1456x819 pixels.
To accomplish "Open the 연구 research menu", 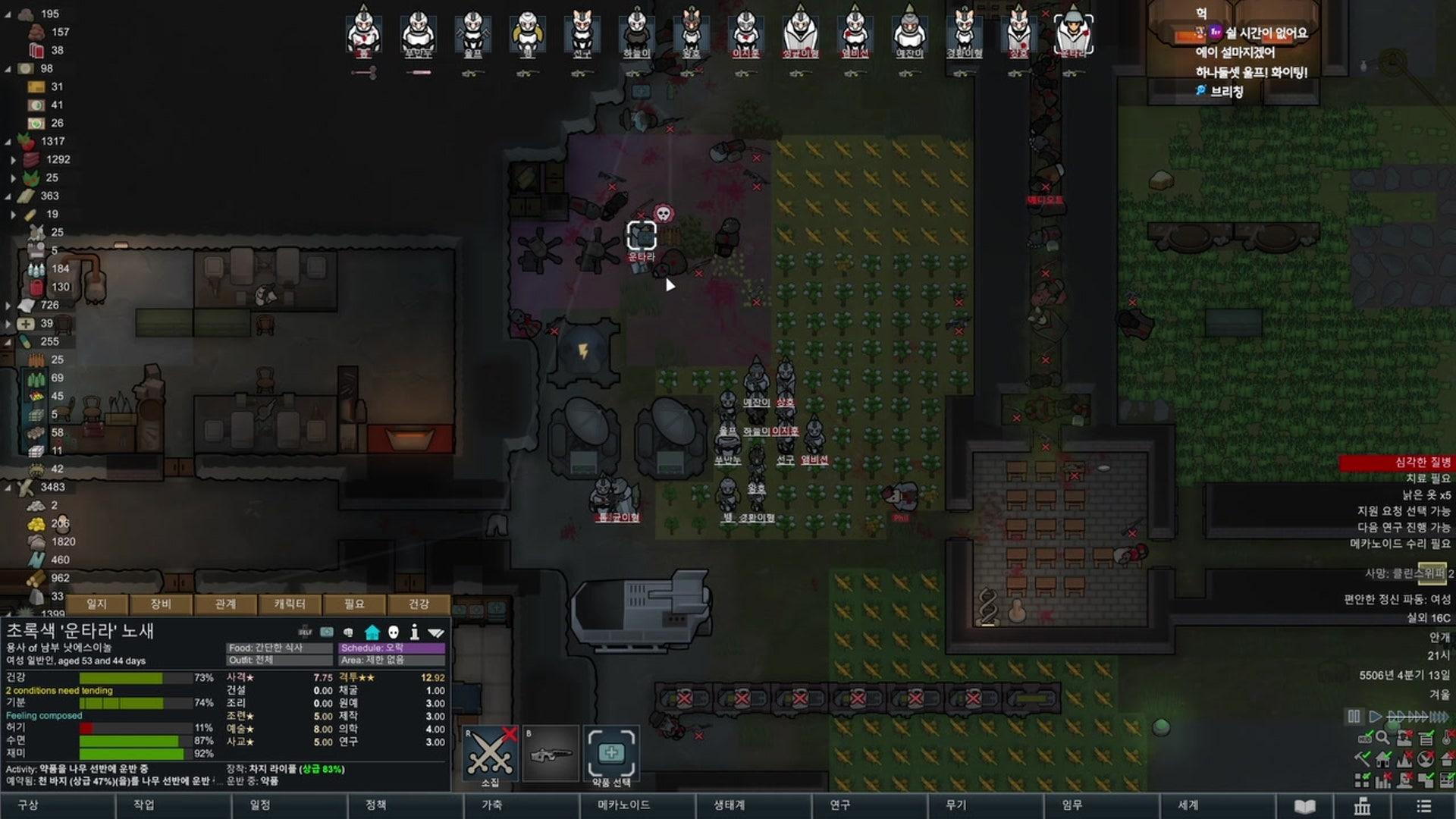I will coord(839,805).
